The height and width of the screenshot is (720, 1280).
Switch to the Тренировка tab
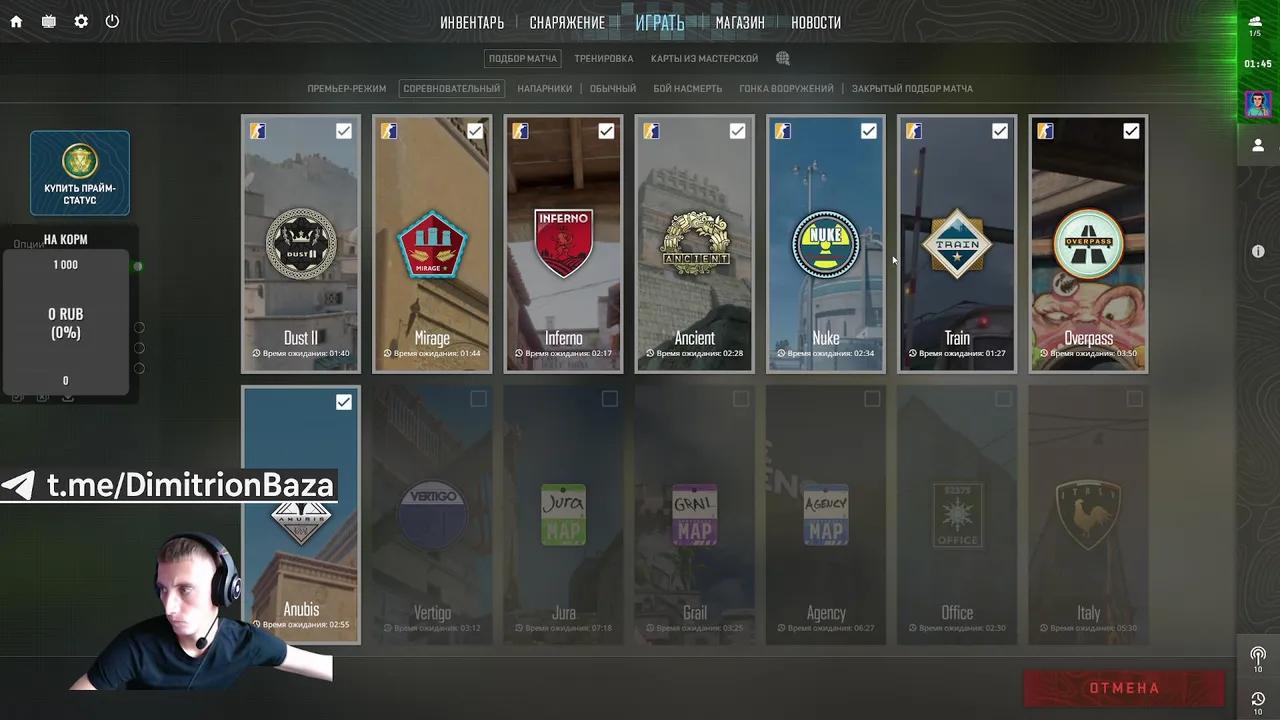603,58
